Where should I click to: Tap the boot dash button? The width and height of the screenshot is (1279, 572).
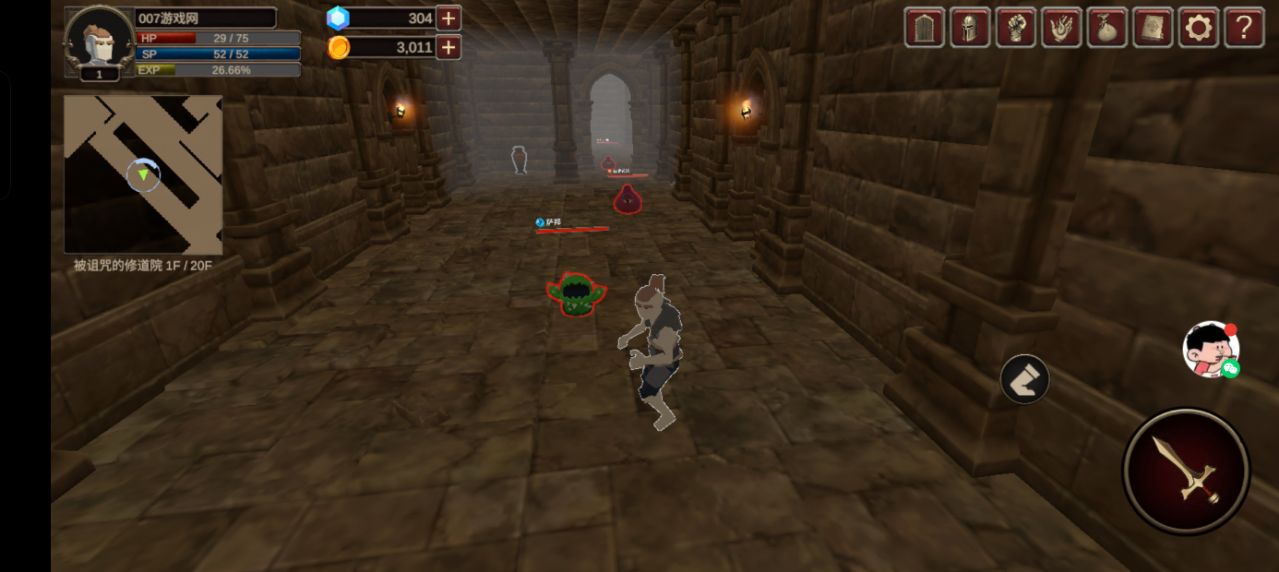(1024, 379)
